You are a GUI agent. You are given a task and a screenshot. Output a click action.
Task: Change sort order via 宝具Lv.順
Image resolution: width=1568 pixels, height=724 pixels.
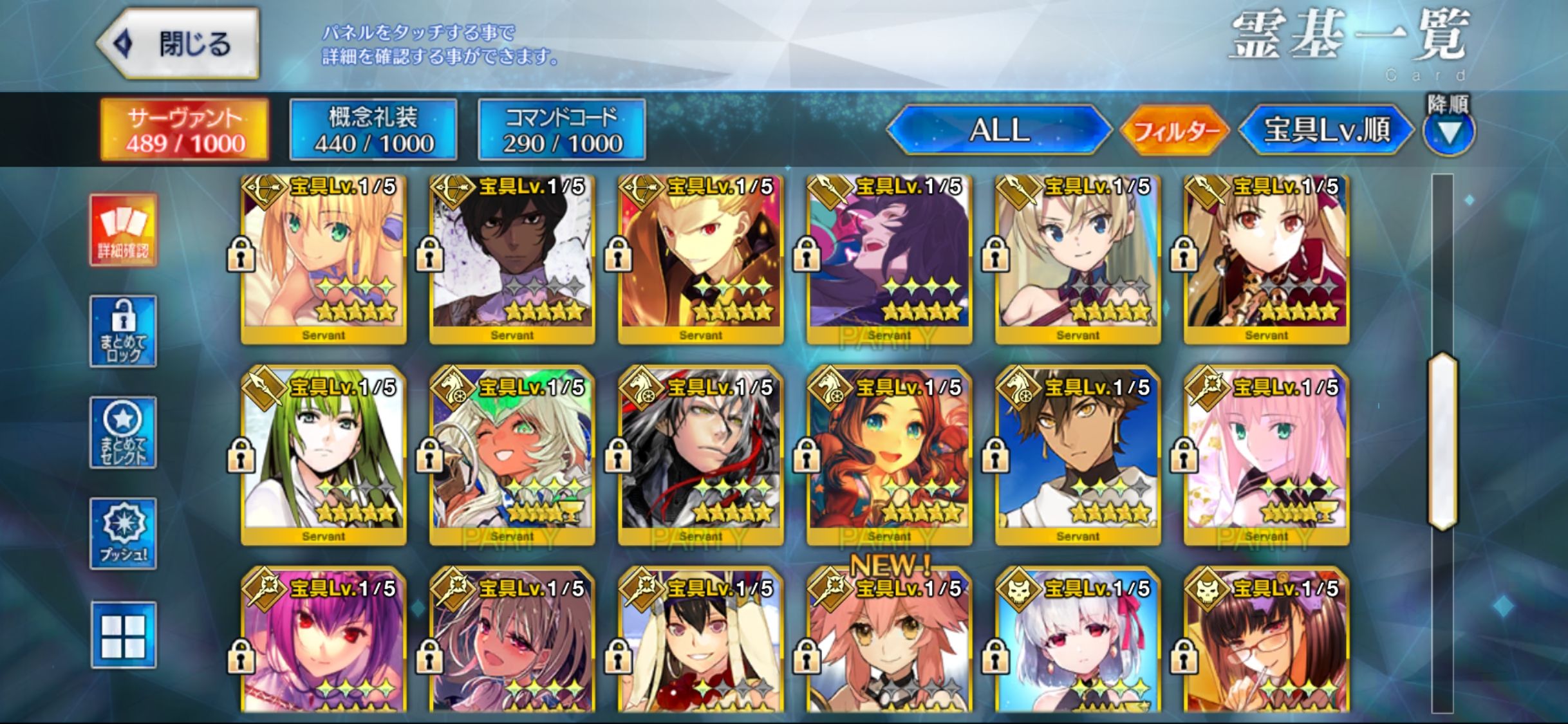(1326, 130)
